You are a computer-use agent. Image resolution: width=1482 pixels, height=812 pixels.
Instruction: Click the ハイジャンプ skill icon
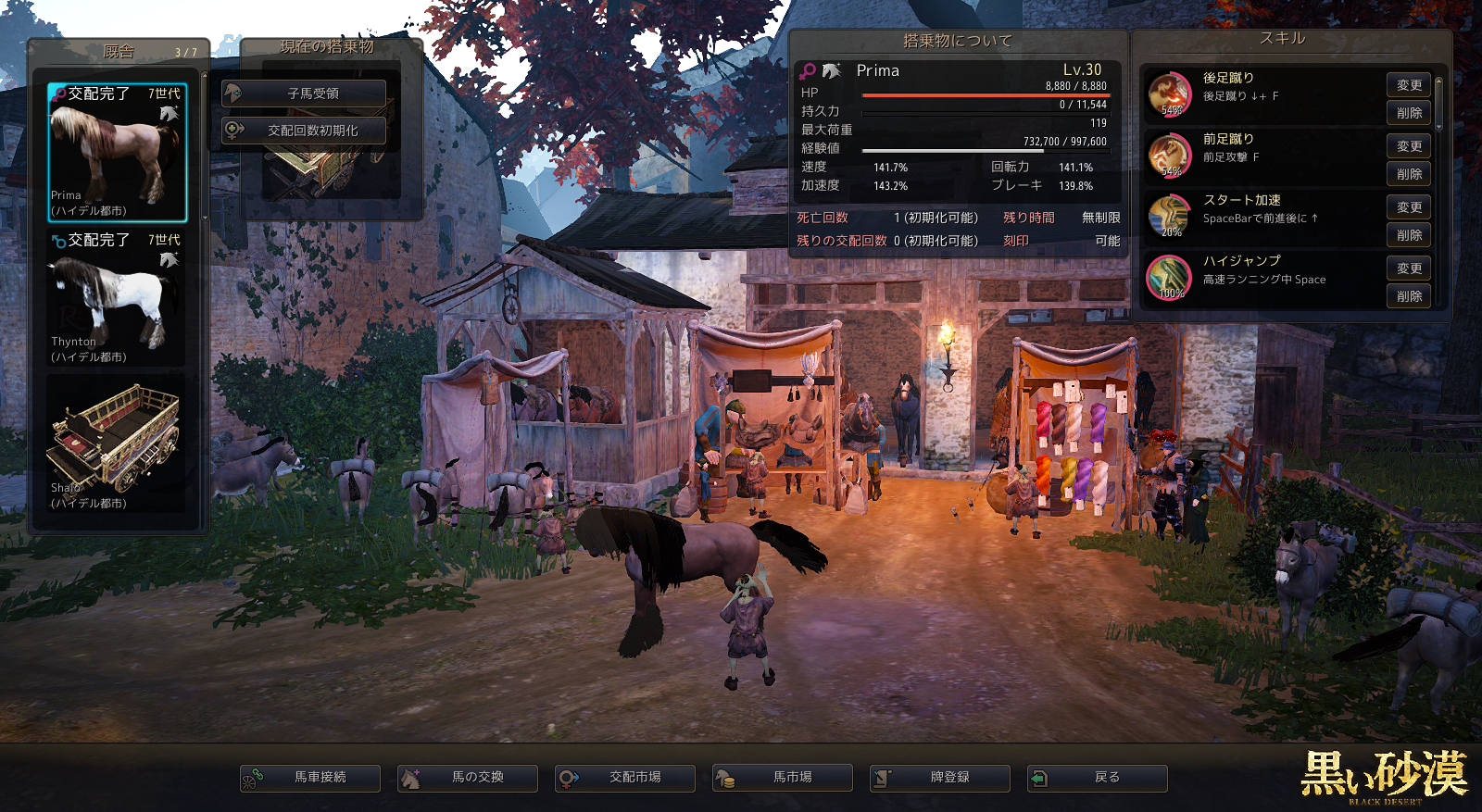pyautogui.click(x=1169, y=277)
